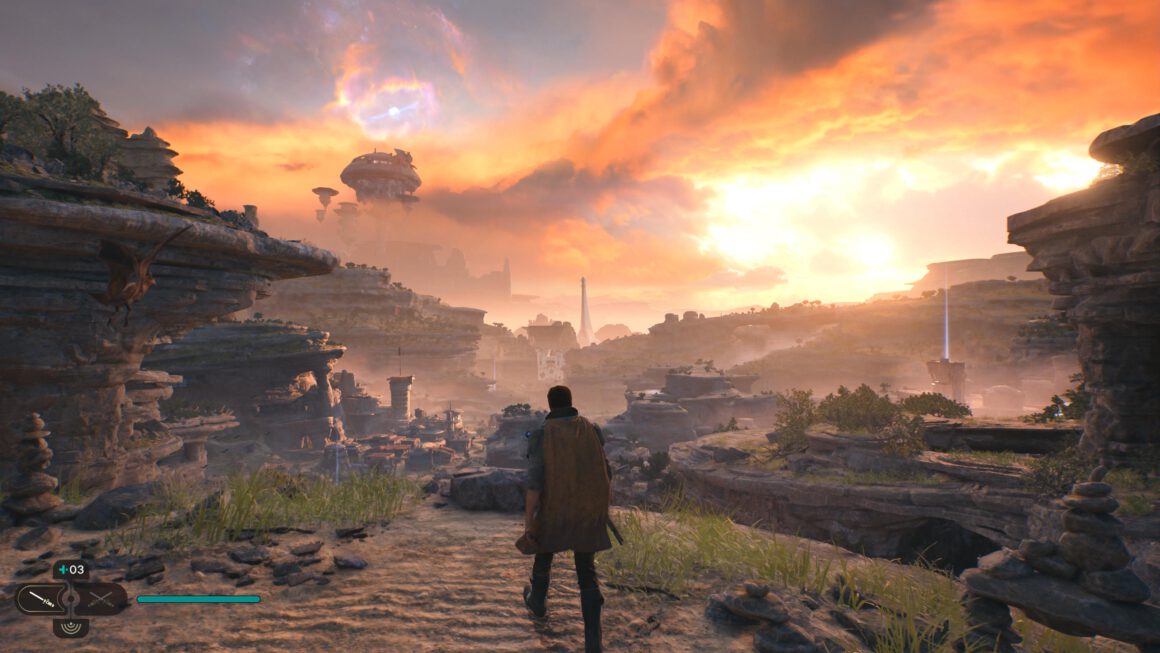Image resolution: width=1160 pixels, height=653 pixels.
Task: Activate the scanner waves icon
Action: click(71, 627)
